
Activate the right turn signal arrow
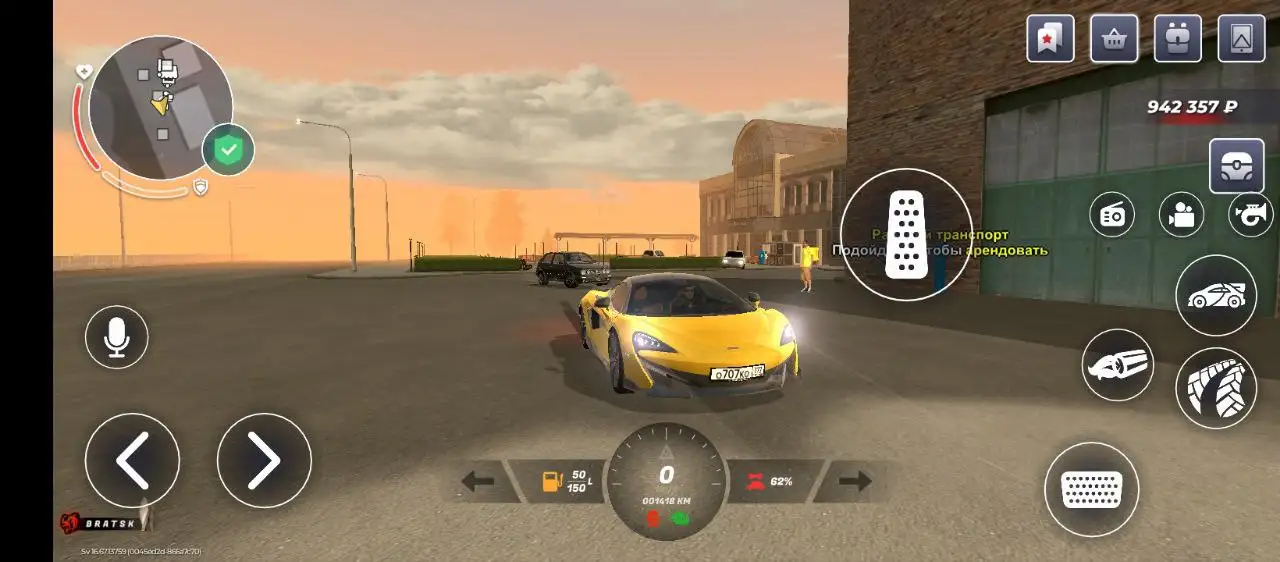[x=855, y=482]
